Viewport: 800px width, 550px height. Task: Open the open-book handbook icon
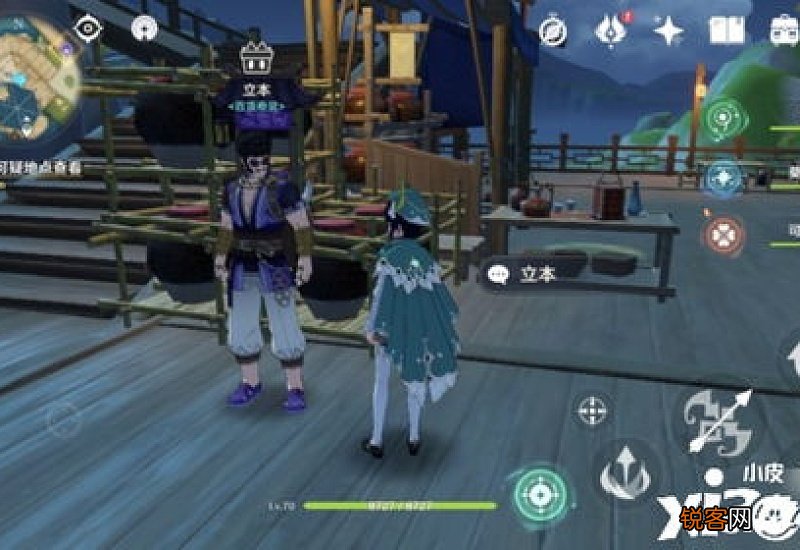tap(727, 30)
